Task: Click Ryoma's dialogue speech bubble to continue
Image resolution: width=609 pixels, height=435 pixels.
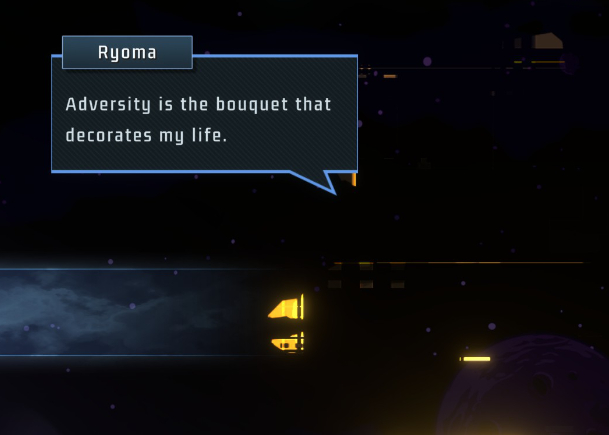Action: point(204,118)
